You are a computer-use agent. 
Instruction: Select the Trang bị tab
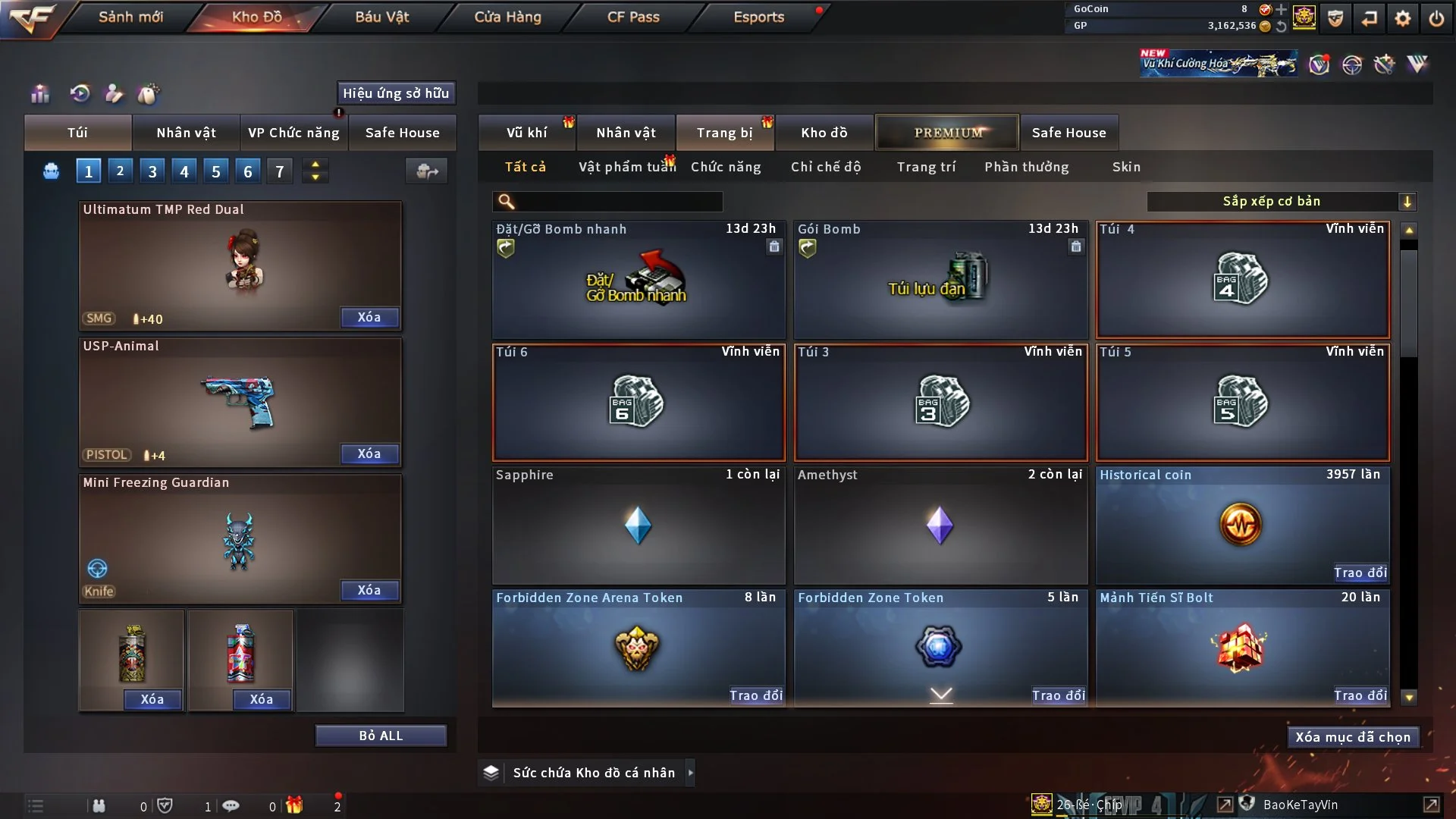tap(724, 133)
